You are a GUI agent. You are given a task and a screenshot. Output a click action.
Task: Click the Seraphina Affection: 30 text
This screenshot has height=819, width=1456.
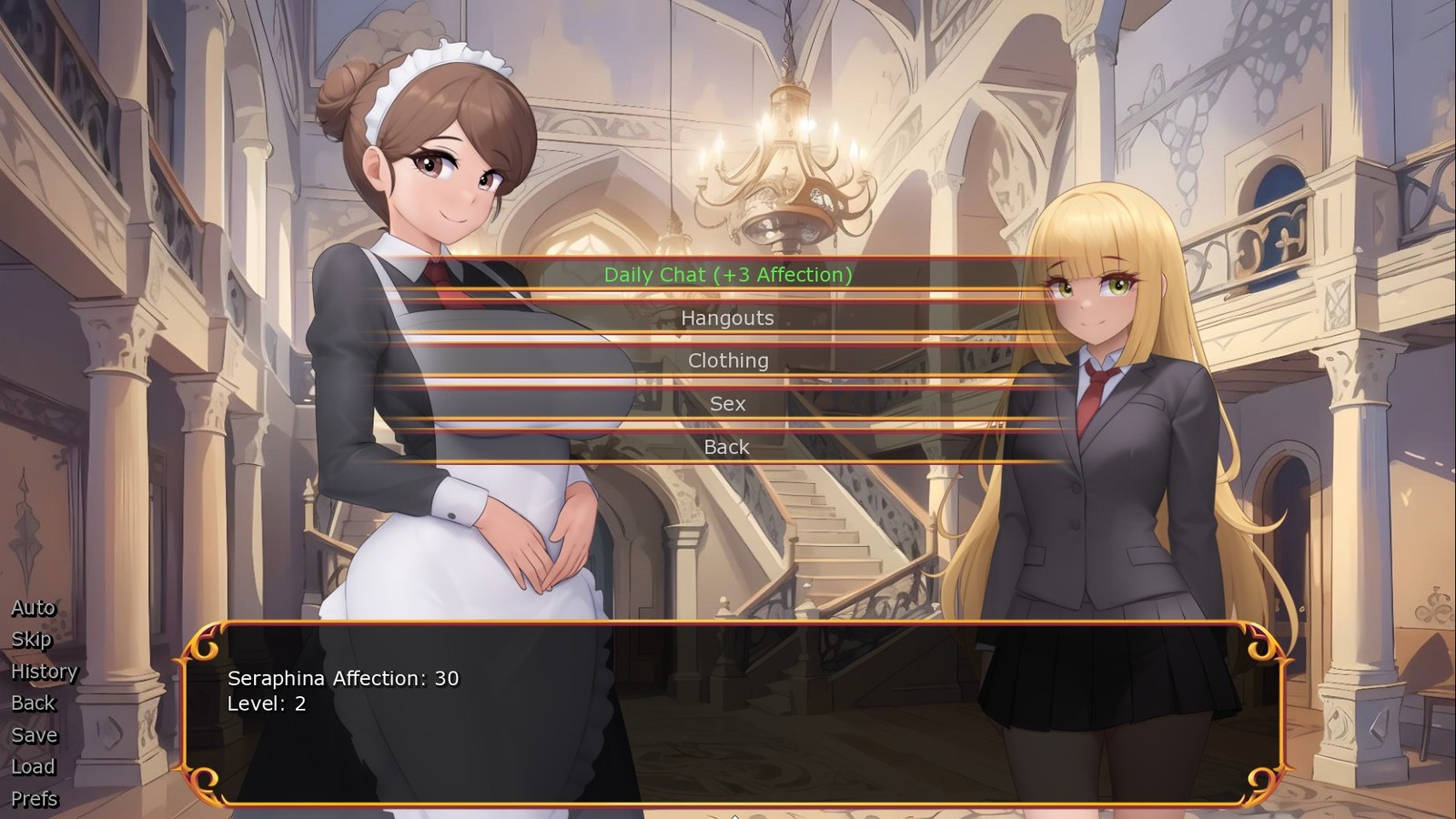click(343, 677)
